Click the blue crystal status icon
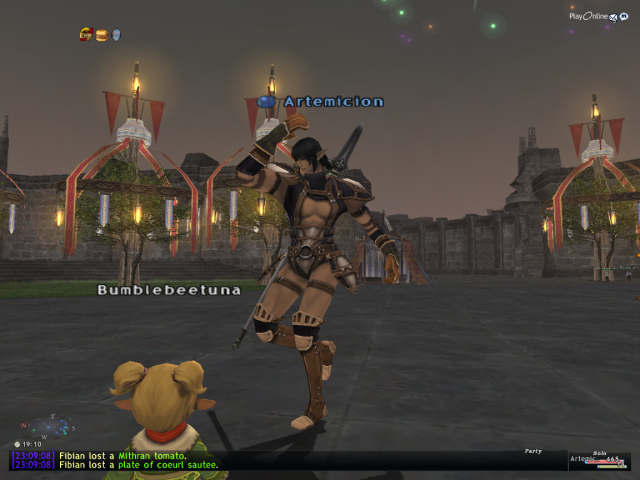 point(116,35)
